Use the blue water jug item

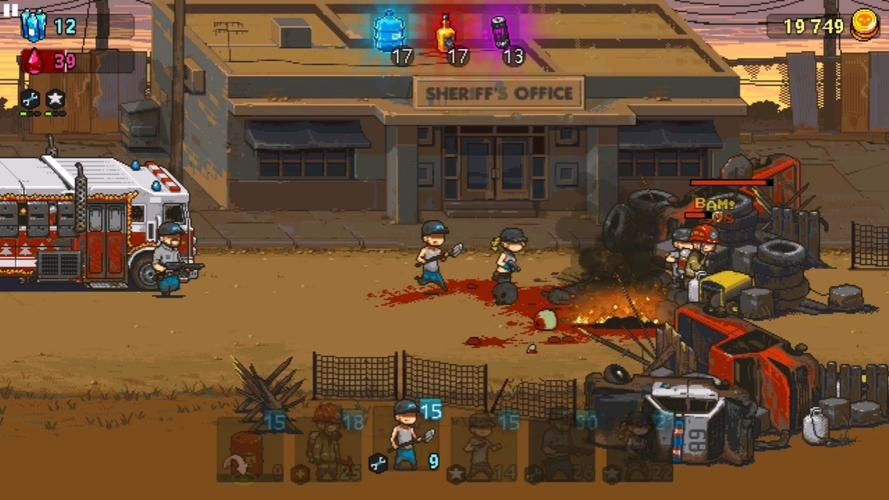(x=390, y=33)
